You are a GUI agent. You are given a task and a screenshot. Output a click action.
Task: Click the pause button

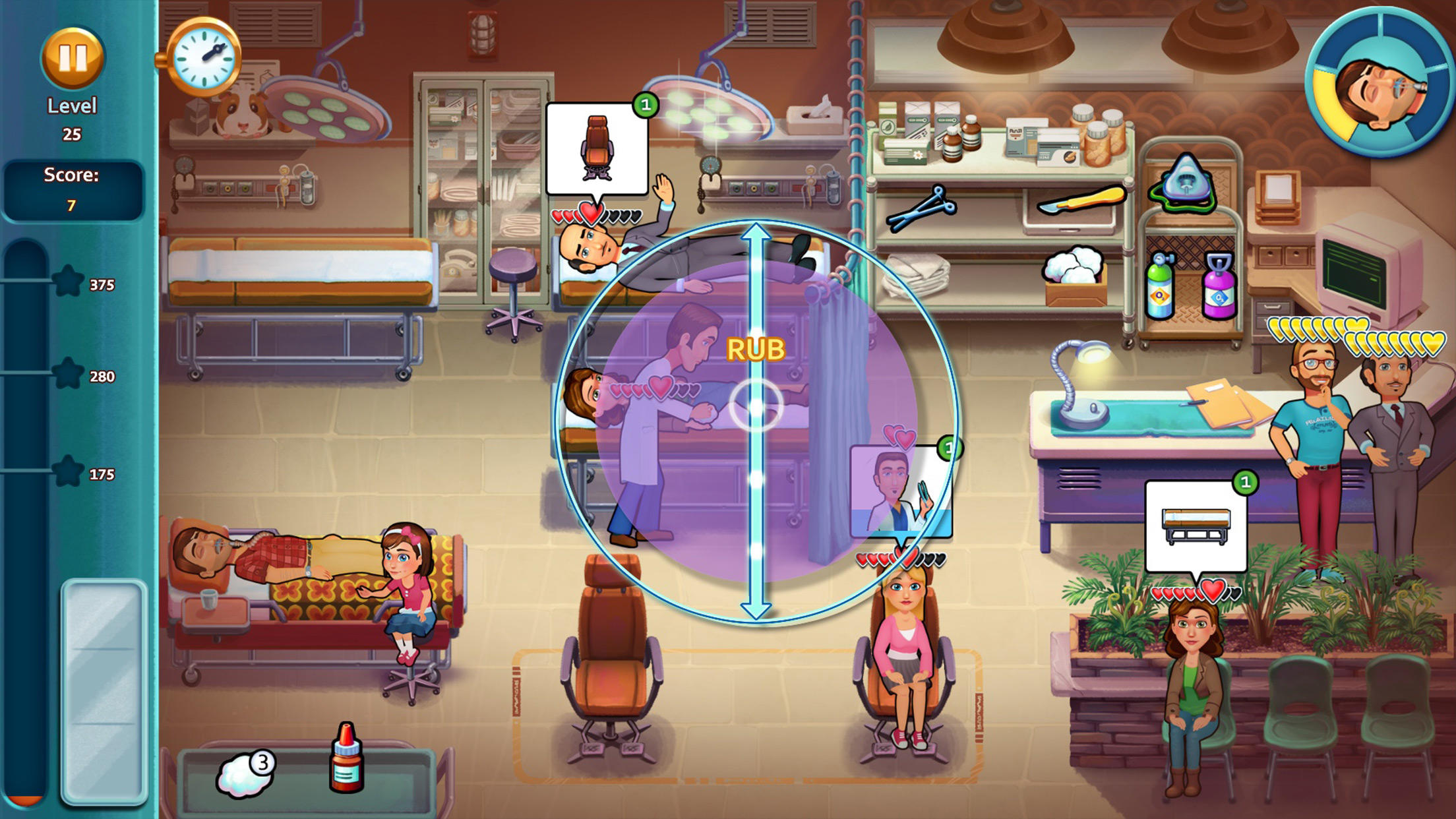coord(73,61)
